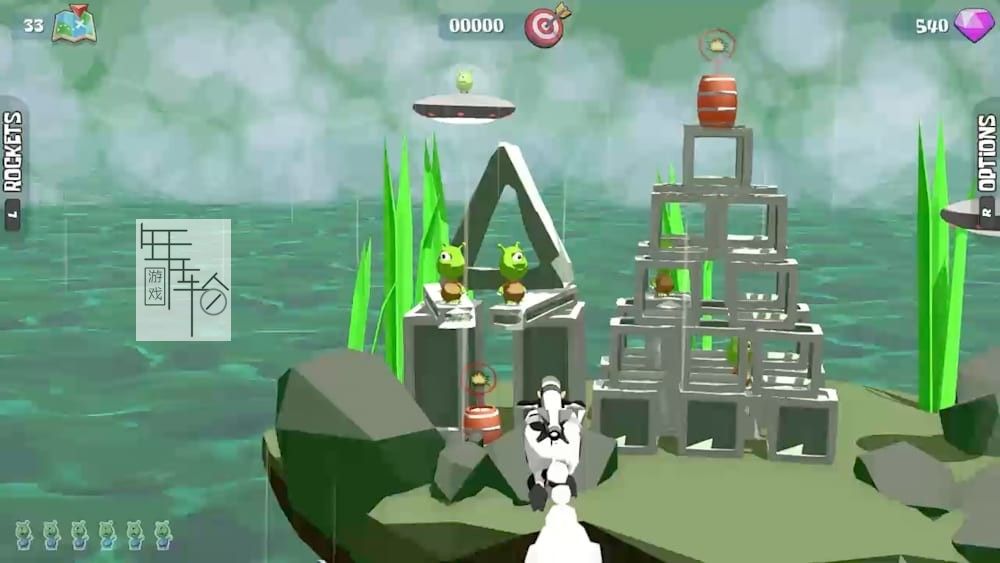Screen dimensions: 1000x563
Task: Open the level map icon
Action: (73, 24)
